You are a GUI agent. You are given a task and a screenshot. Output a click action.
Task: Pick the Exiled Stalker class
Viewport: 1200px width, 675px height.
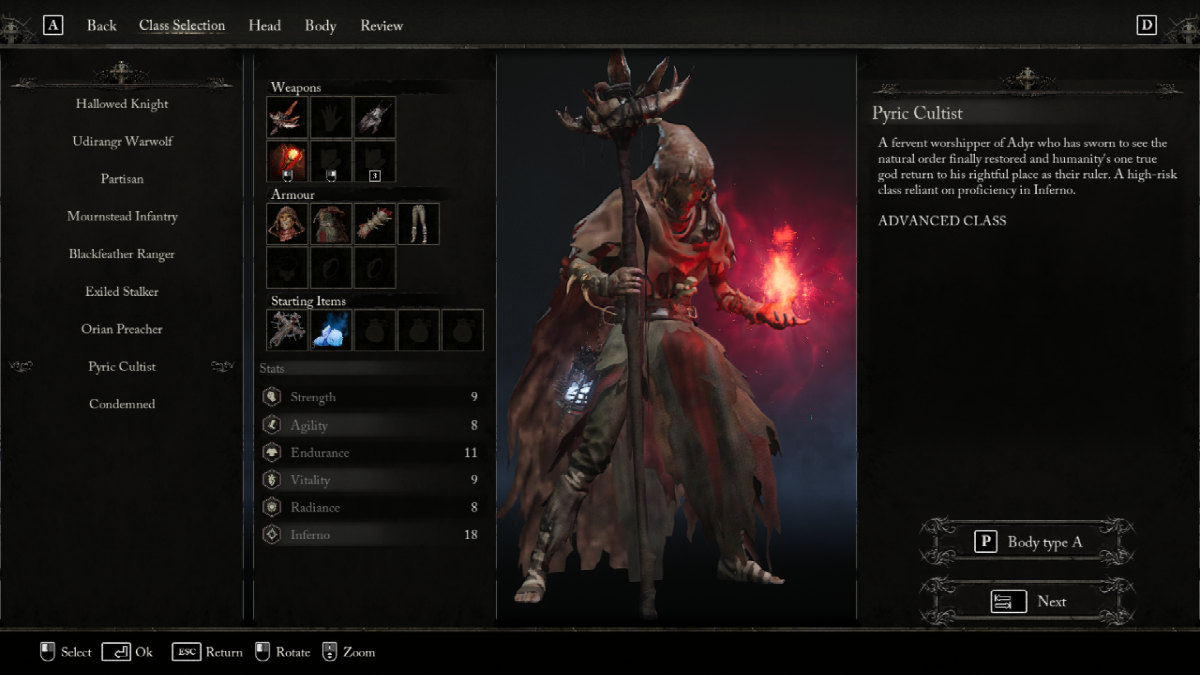click(122, 292)
